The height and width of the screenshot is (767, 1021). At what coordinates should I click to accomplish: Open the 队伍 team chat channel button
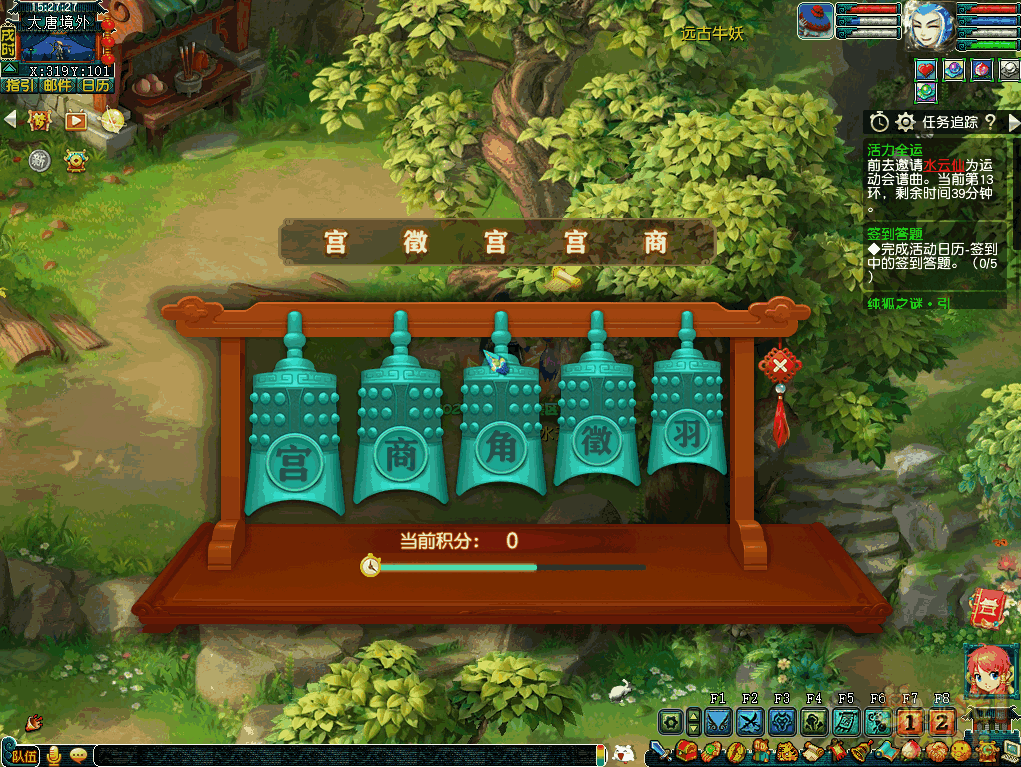pyautogui.click(x=23, y=755)
